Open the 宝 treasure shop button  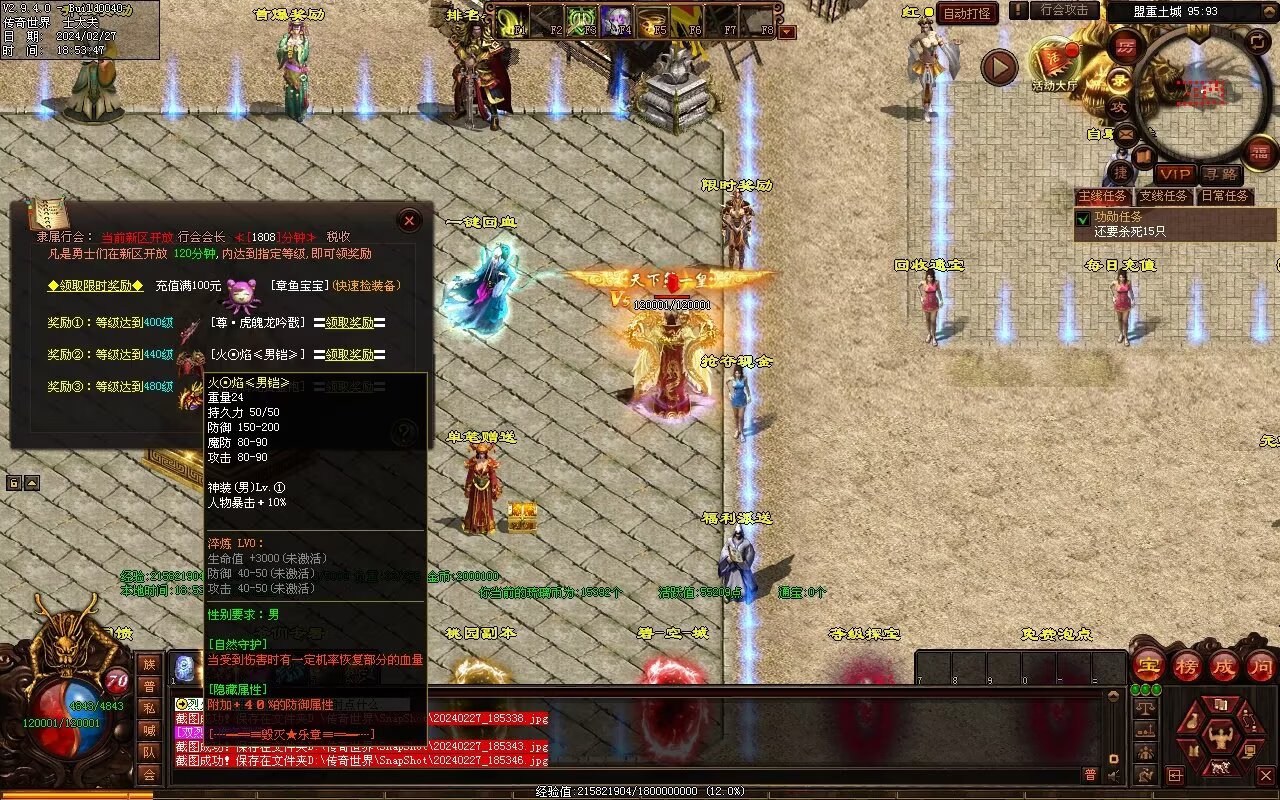[x=1148, y=665]
